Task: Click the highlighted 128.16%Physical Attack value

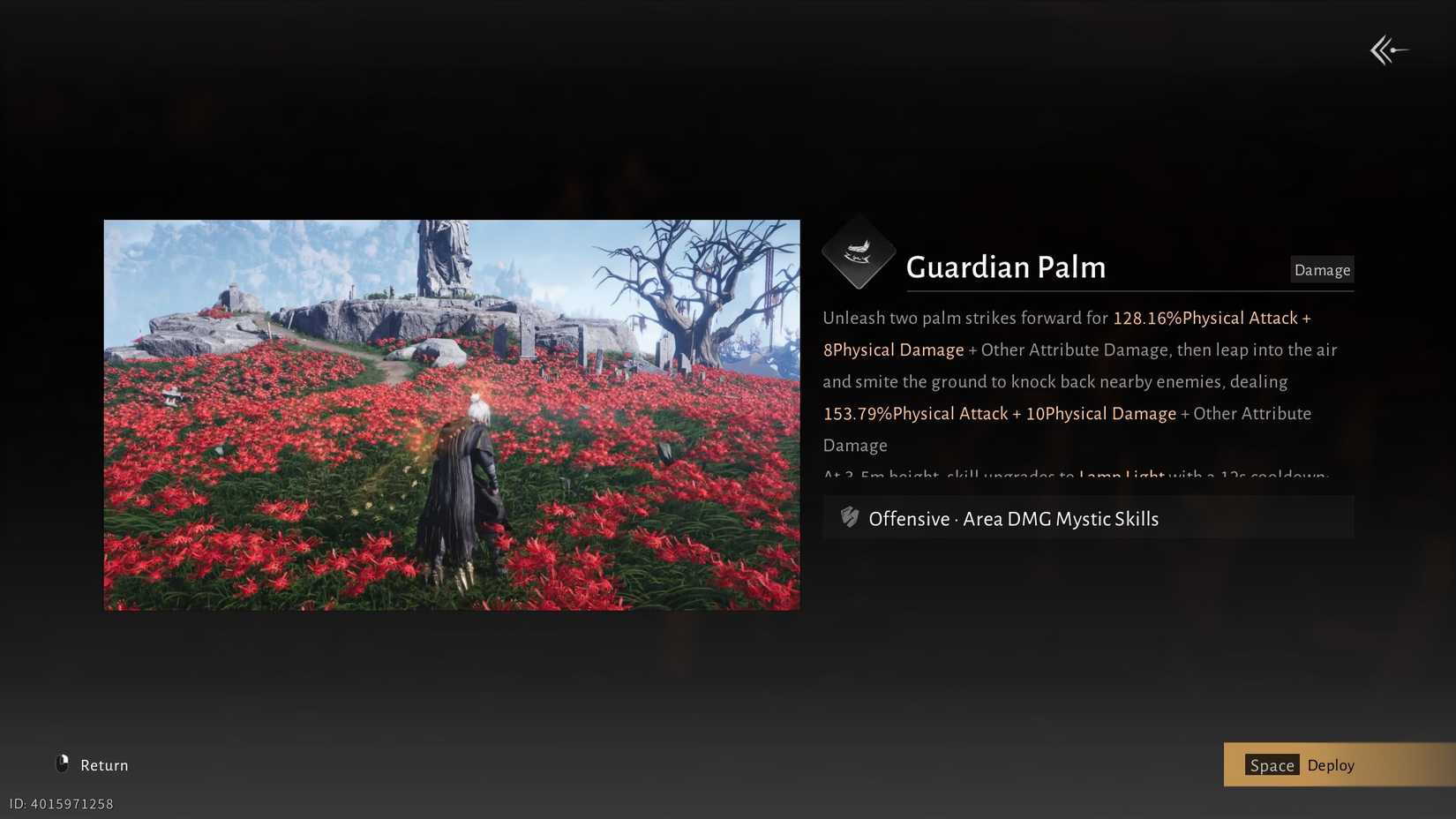Action: point(1210,318)
